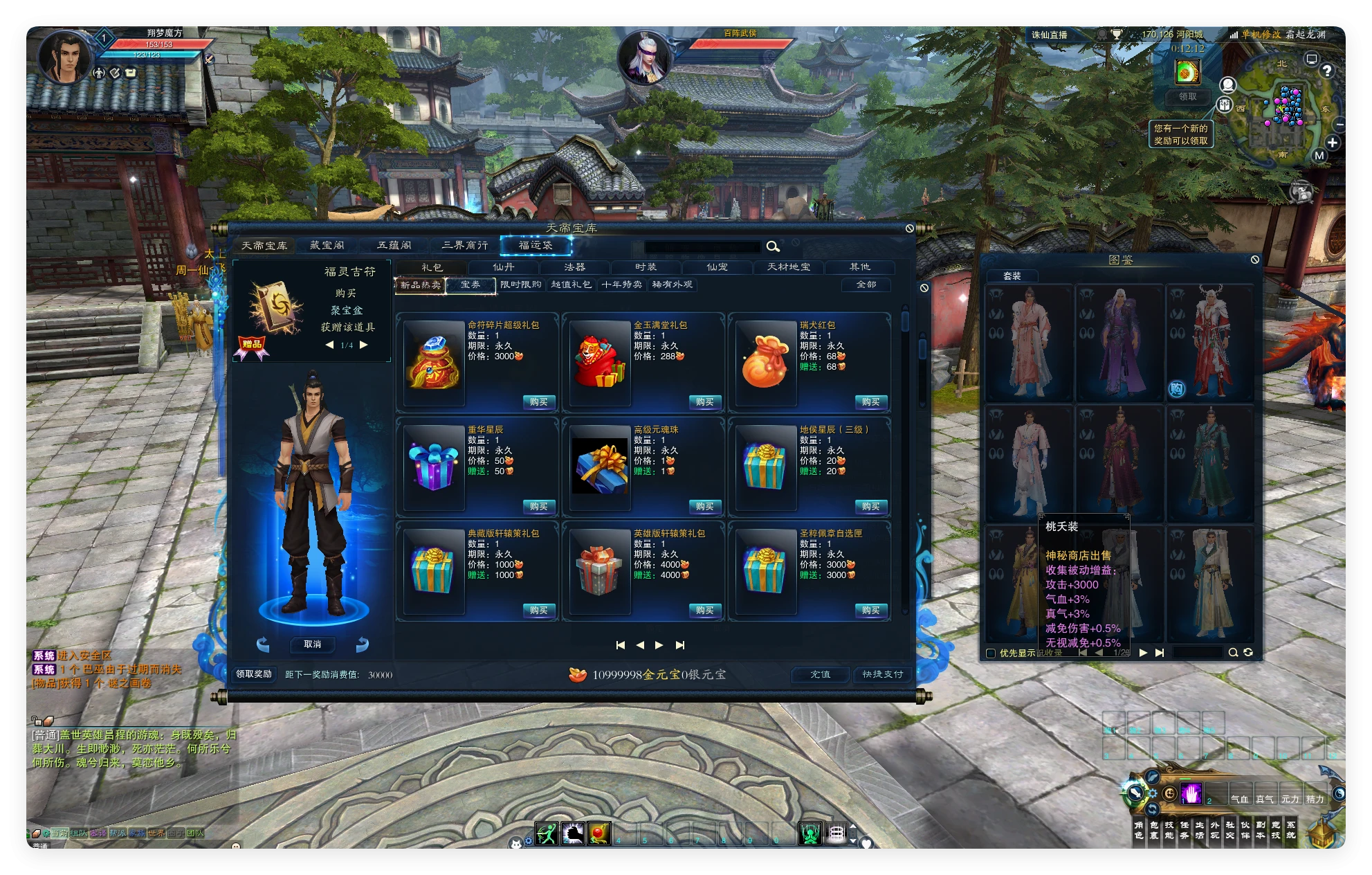Choose the 天材地宝 category
The width and height of the screenshot is (1372, 875).
[x=788, y=267]
